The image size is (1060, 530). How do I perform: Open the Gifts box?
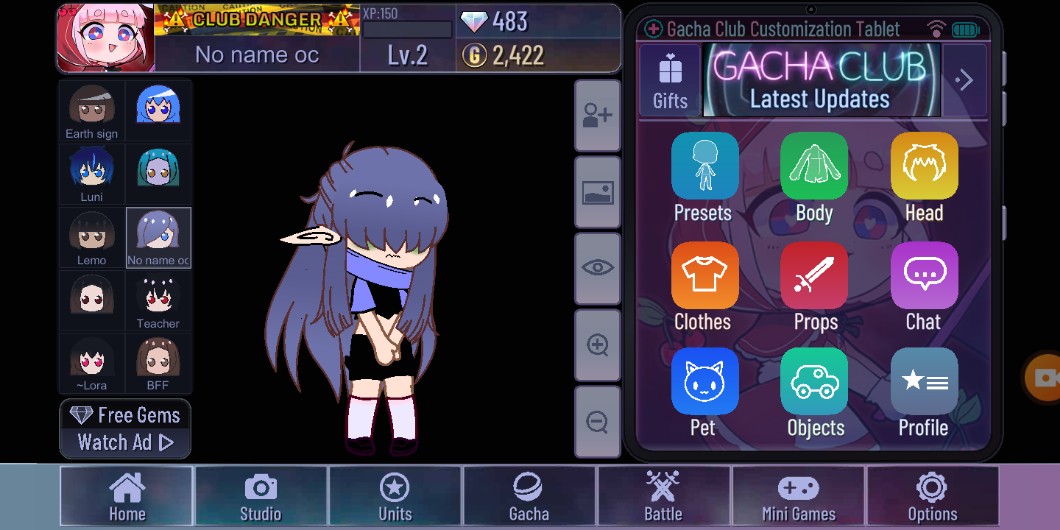pyautogui.click(x=670, y=80)
